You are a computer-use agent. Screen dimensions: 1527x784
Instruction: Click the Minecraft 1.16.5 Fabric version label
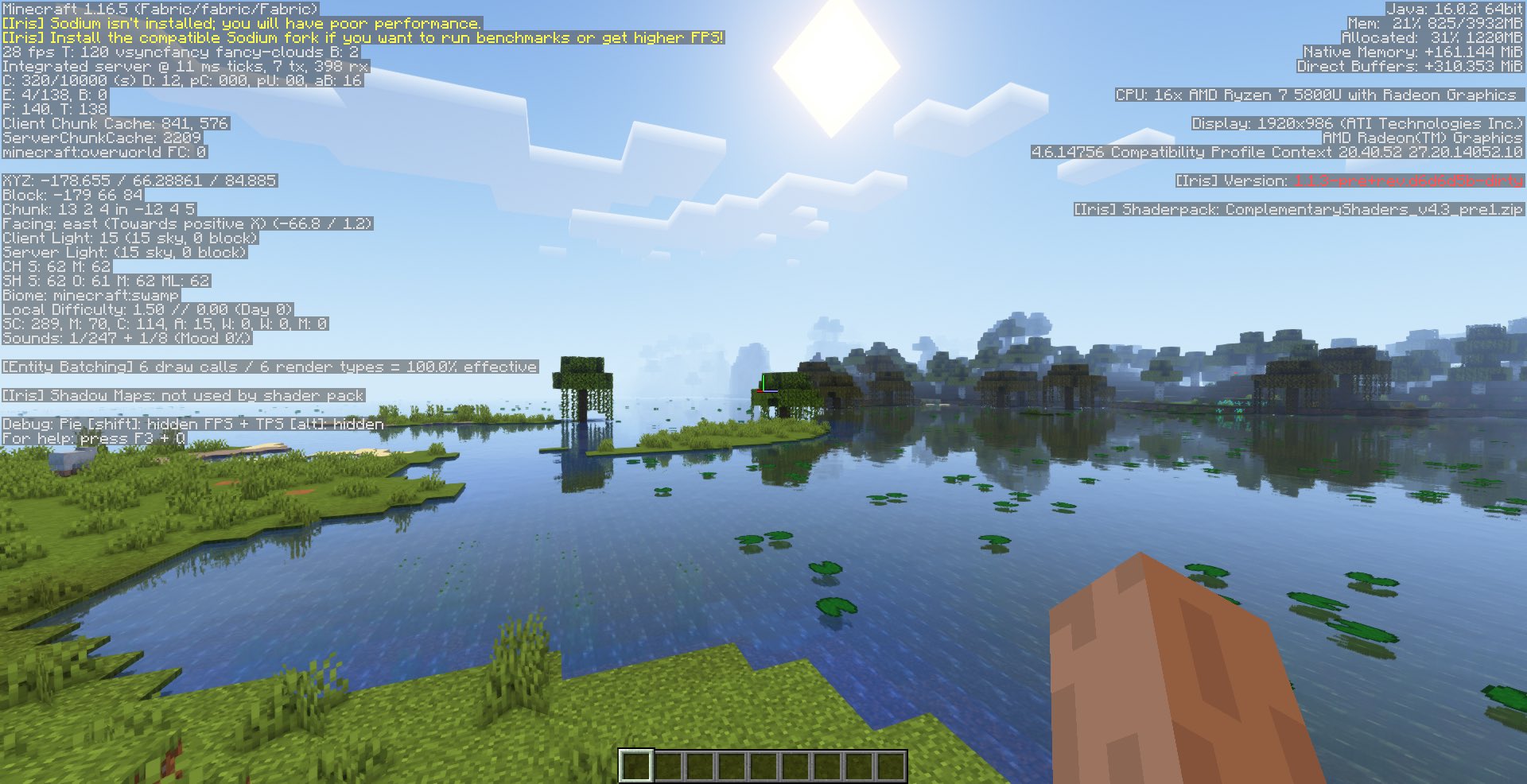pos(159,10)
